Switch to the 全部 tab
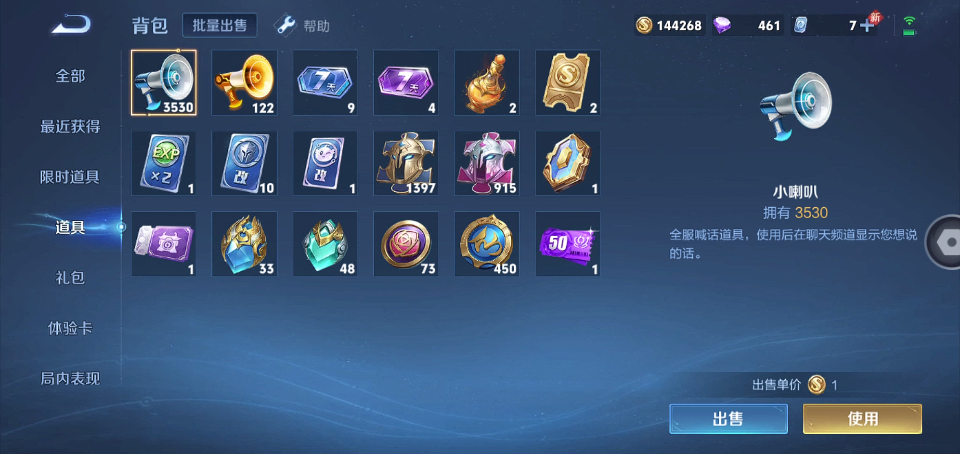 point(70,76)
